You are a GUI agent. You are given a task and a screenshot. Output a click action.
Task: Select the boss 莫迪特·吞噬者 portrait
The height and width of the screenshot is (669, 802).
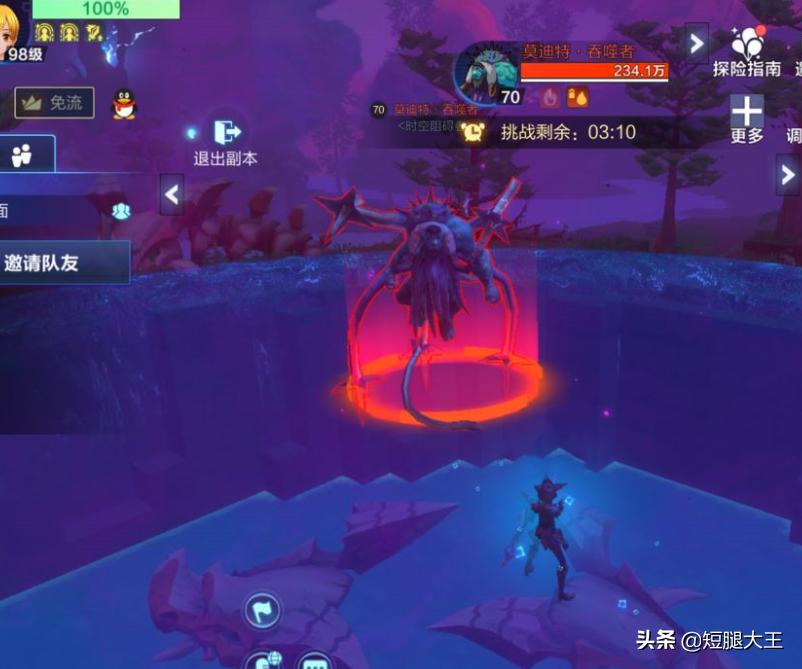click(x=486, y=72)
